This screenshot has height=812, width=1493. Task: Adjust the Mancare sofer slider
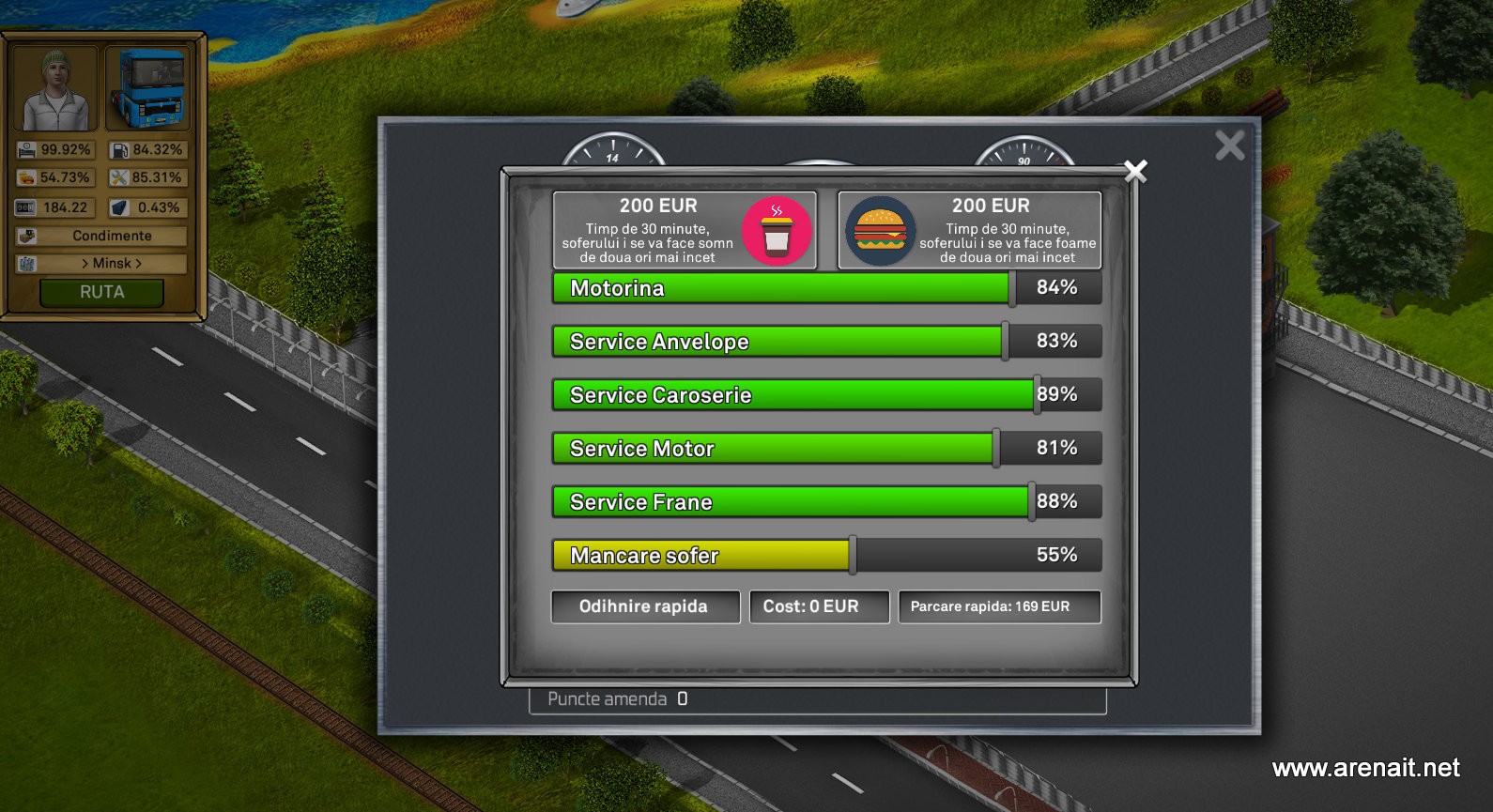pyautogui.click(x=853, y=556)
